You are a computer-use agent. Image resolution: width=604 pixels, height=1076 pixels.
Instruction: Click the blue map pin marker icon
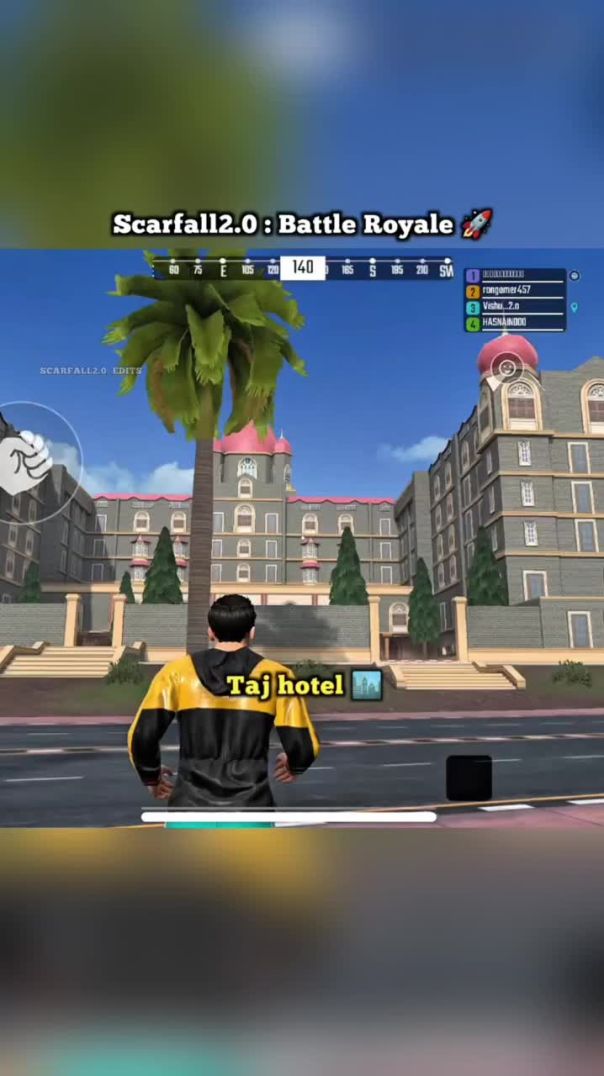(x=574, y=307)
